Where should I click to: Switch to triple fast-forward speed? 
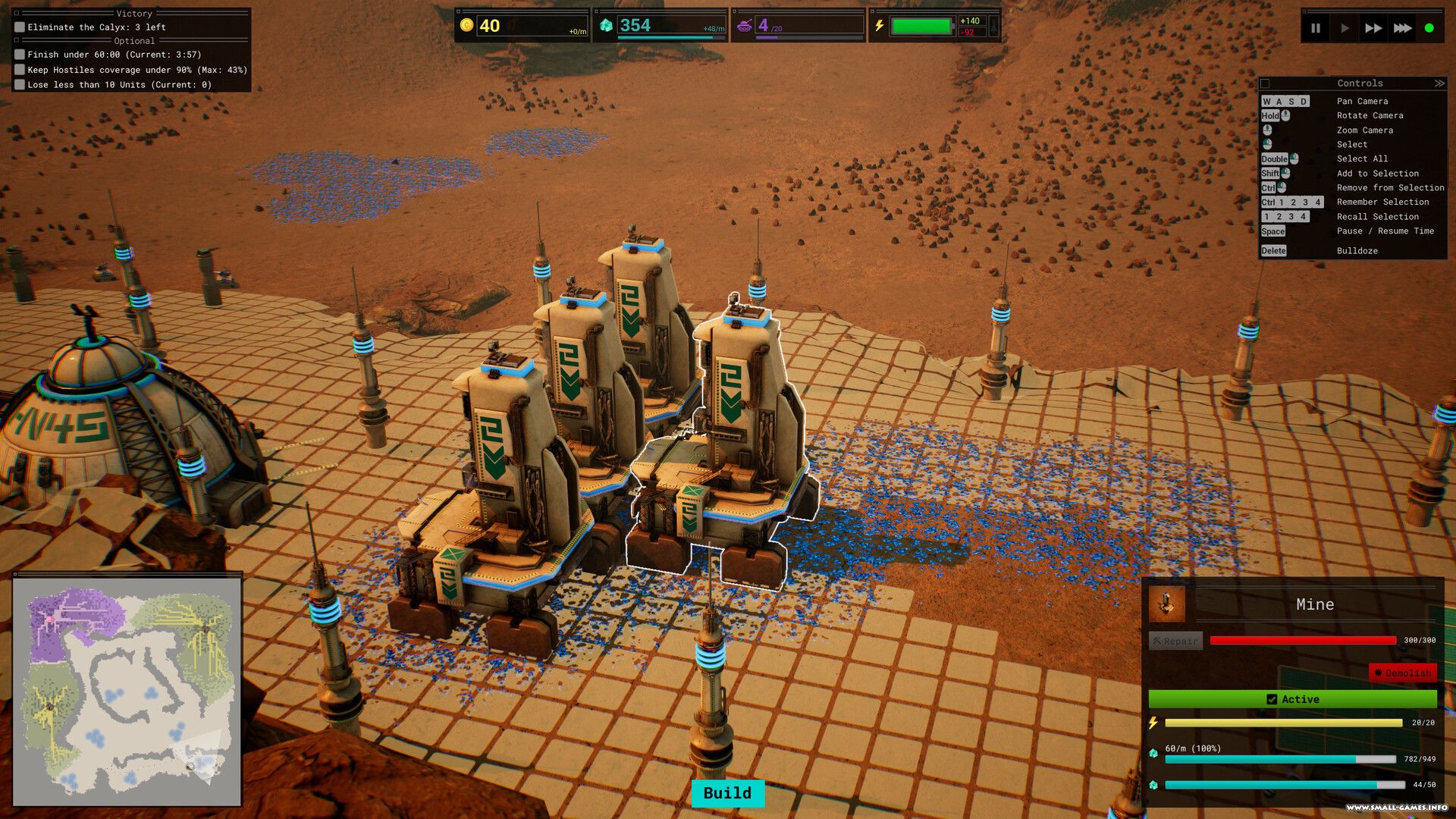point(1402,28)
